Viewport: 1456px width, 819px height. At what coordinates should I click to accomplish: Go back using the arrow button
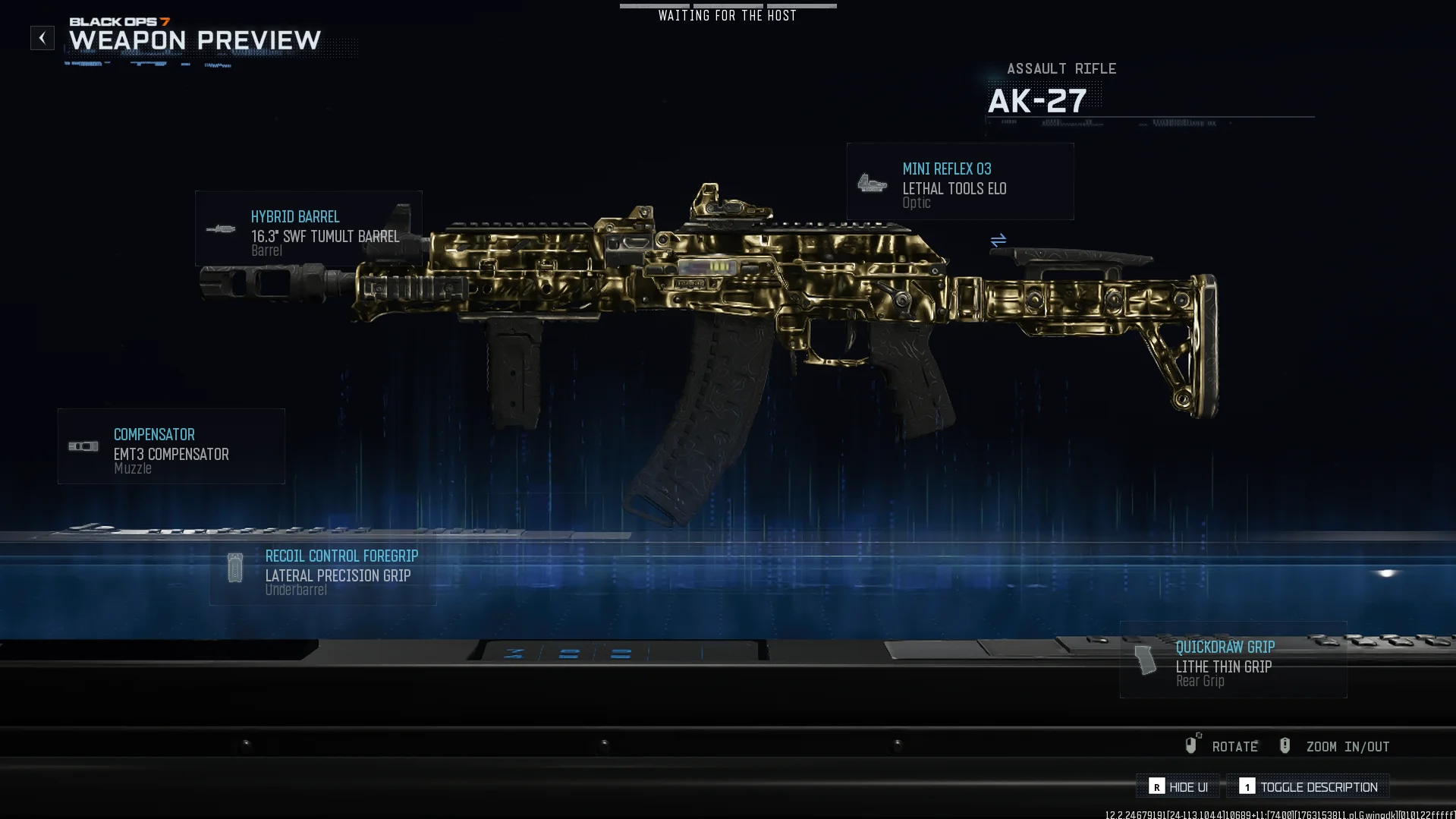(42, 38)
